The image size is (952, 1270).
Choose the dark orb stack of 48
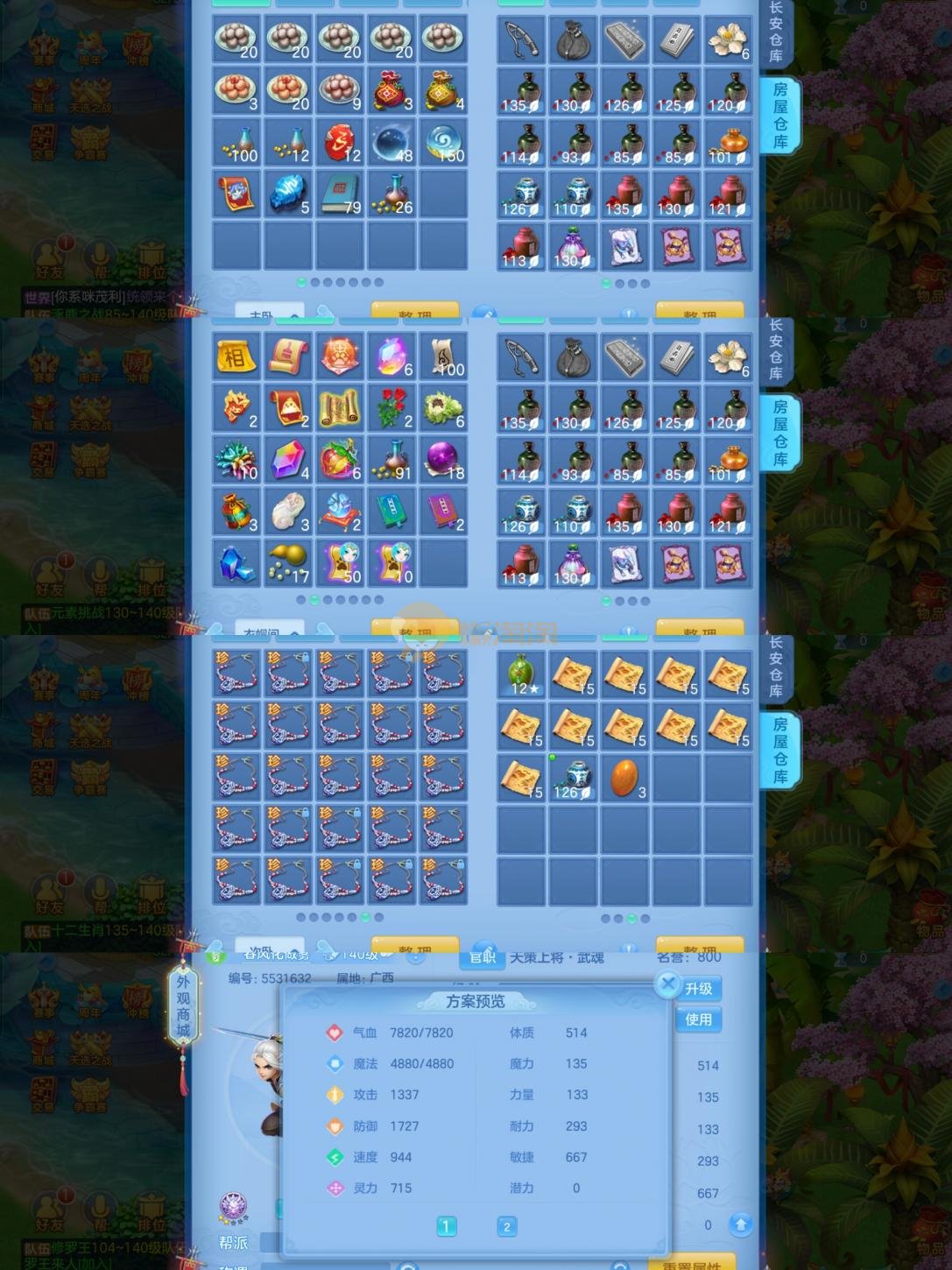click(x=391, y=142)
